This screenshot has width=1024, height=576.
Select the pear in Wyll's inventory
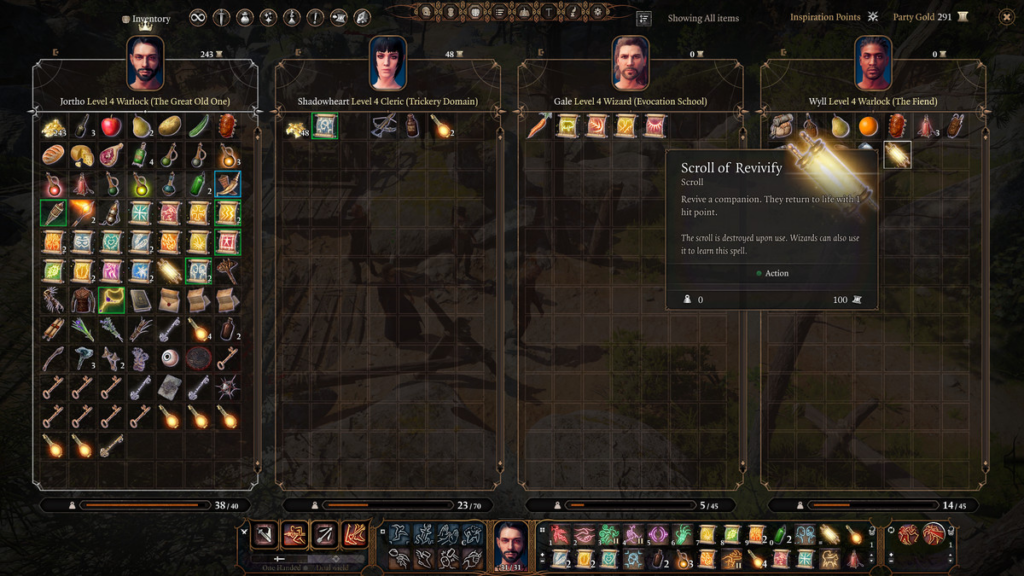click(x=839, y=127)
